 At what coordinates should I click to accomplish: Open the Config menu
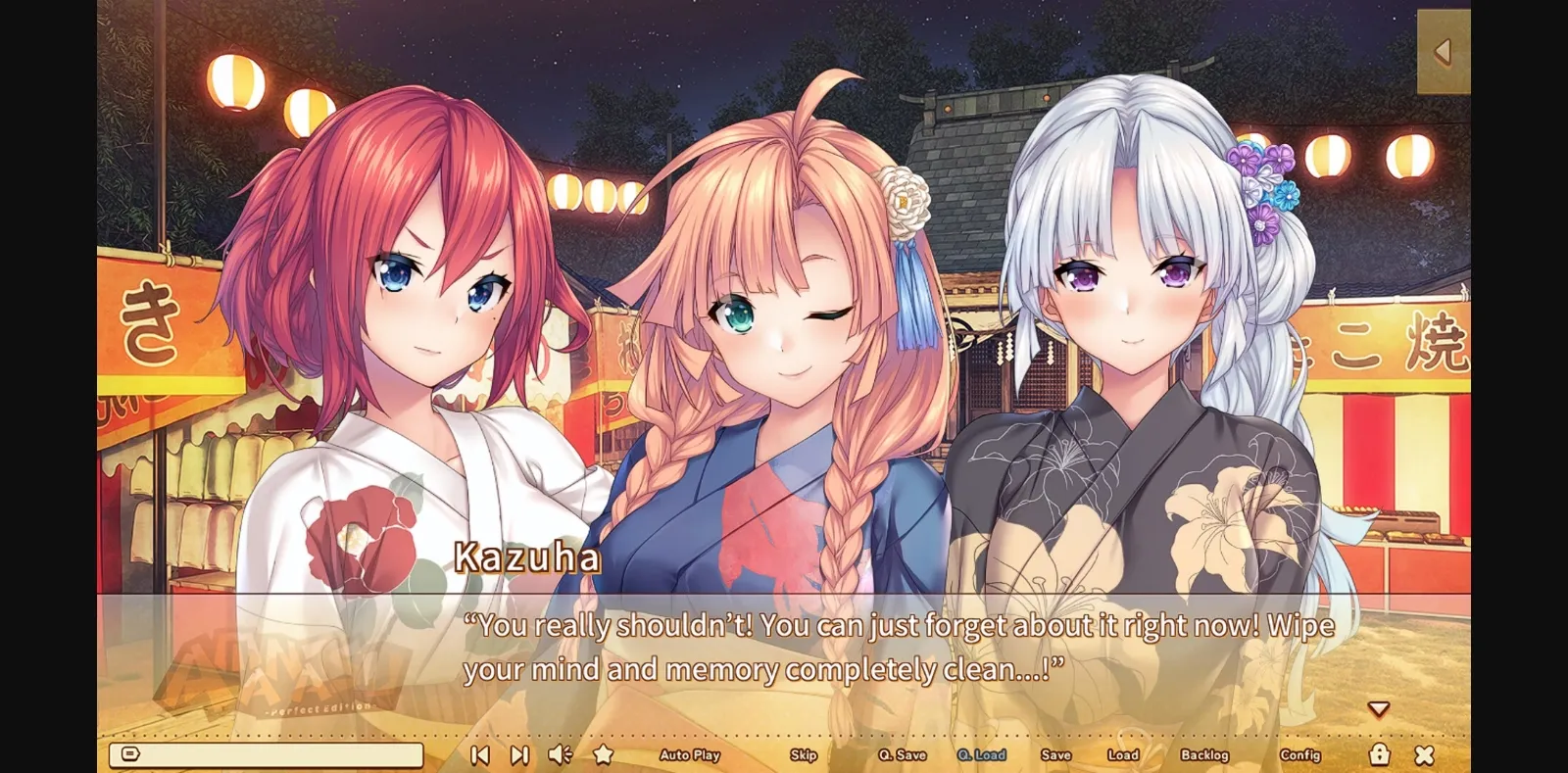tap(1301, 755)
